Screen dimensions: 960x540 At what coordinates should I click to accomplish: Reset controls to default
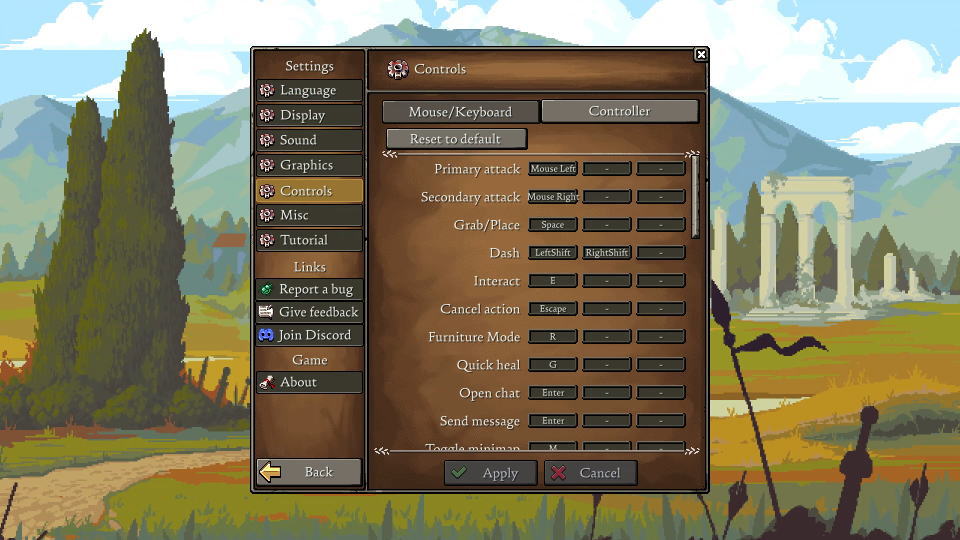455,139
